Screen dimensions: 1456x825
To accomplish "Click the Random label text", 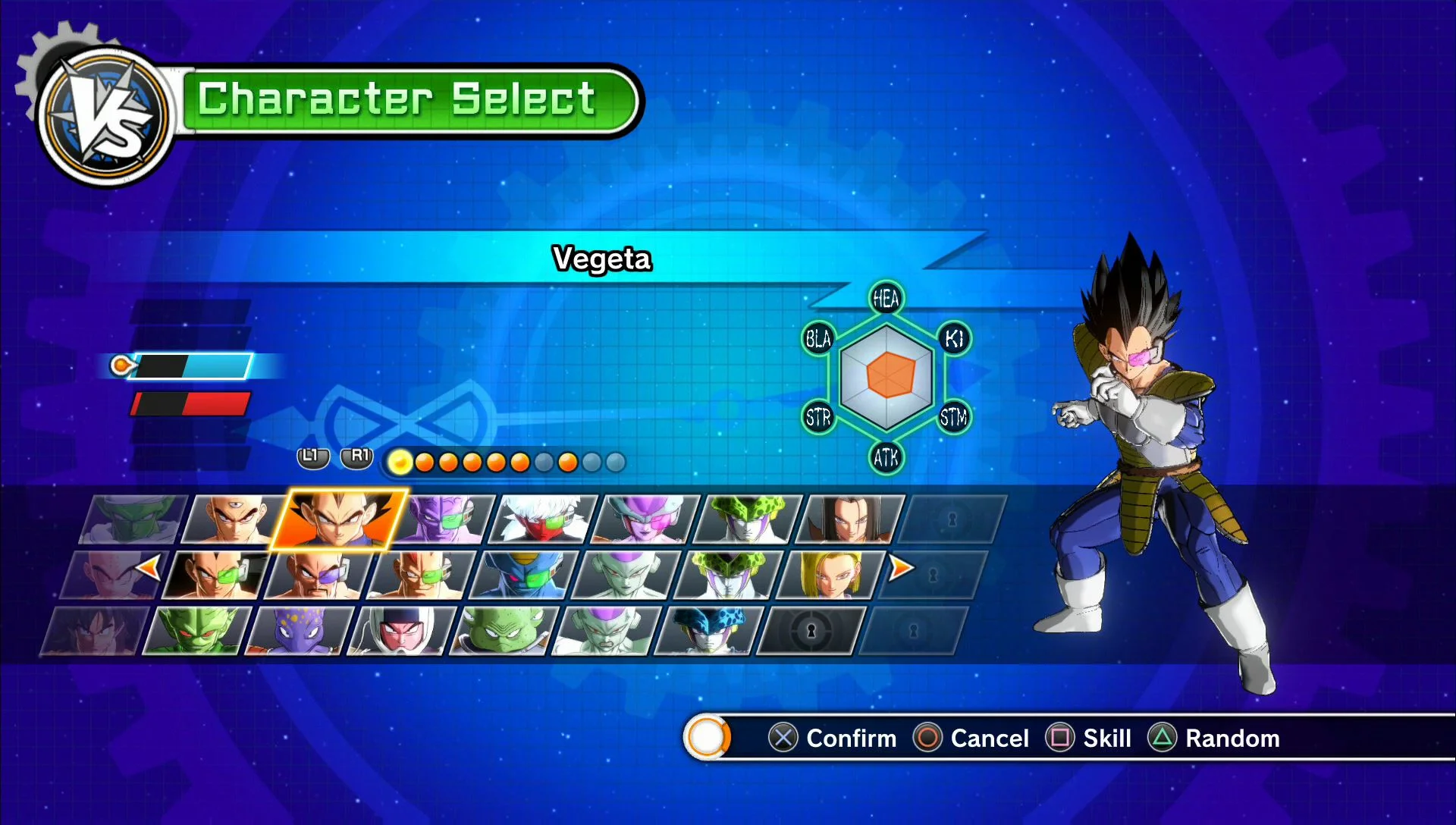I will 1231,738.
